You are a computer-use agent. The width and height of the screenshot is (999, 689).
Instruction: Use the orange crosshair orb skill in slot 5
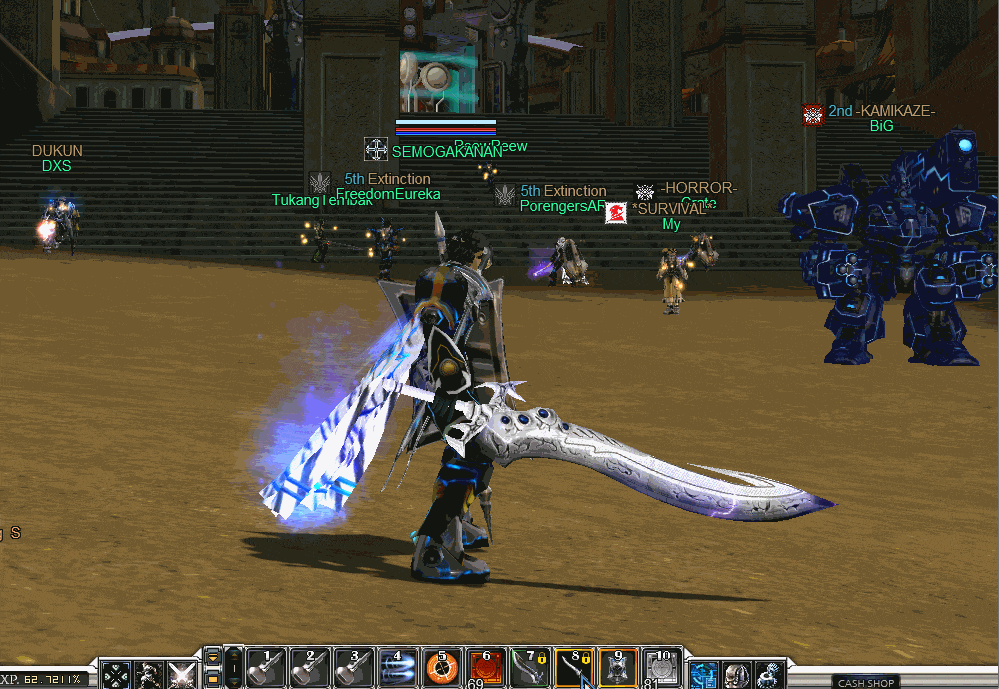(441, 668)
